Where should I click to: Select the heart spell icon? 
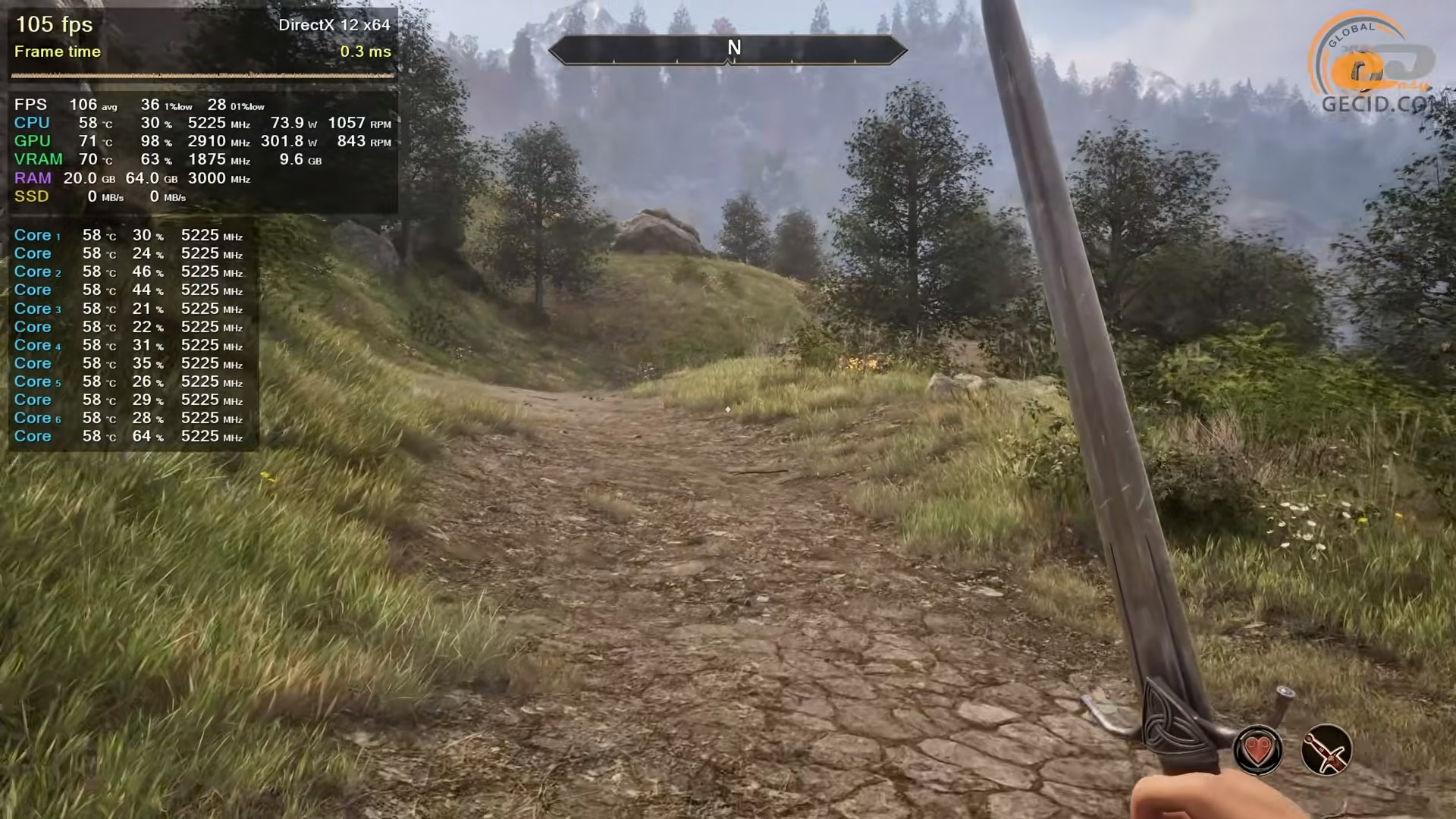pos(1258,751)
